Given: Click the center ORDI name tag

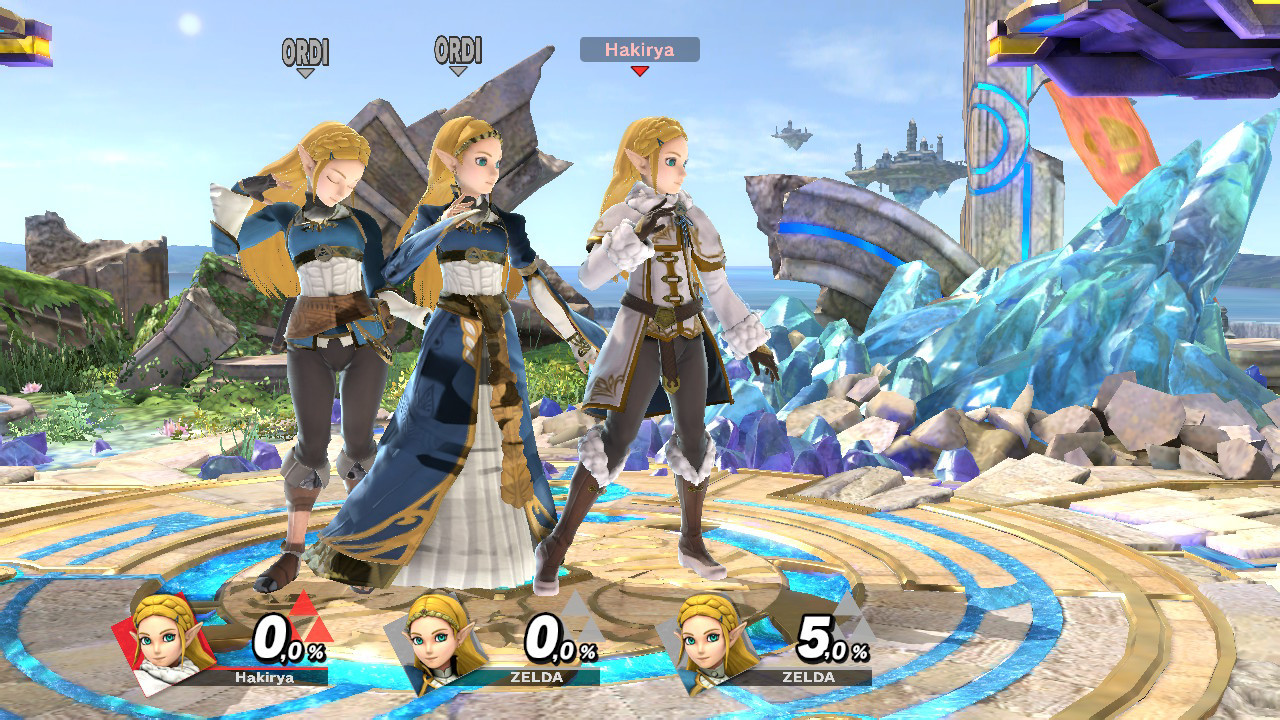Looking at the screenshot, I should (x=459, y=47).
